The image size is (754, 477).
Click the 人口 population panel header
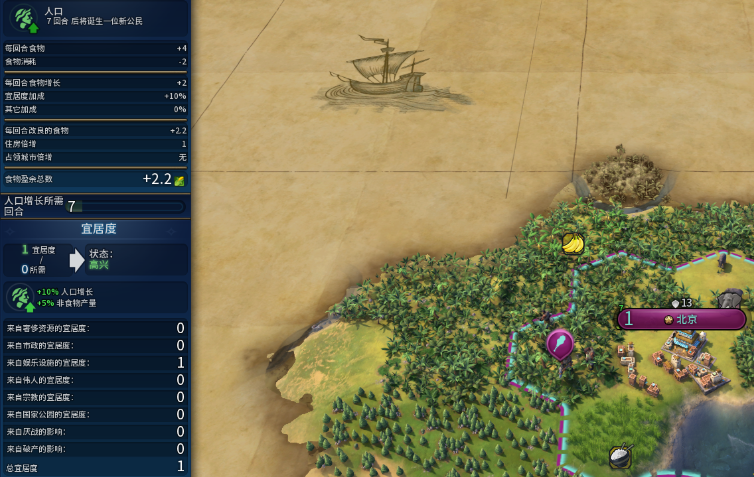click(95, 16)
